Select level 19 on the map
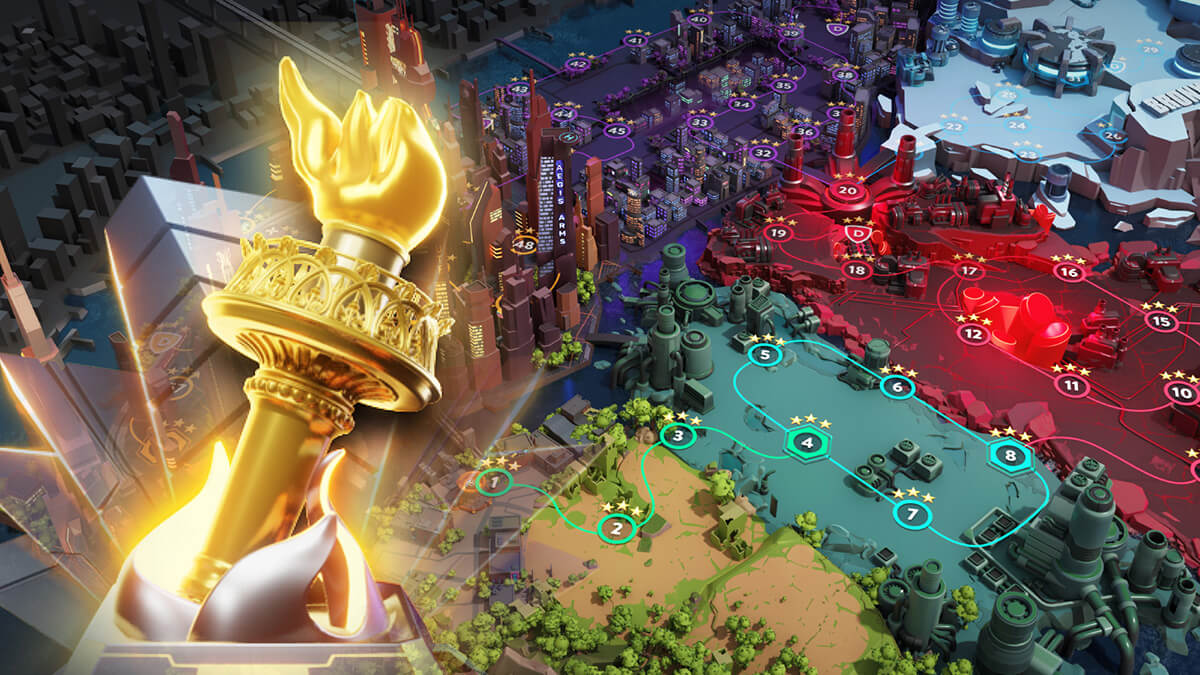 pyautogui.click(x=778, y=233)
